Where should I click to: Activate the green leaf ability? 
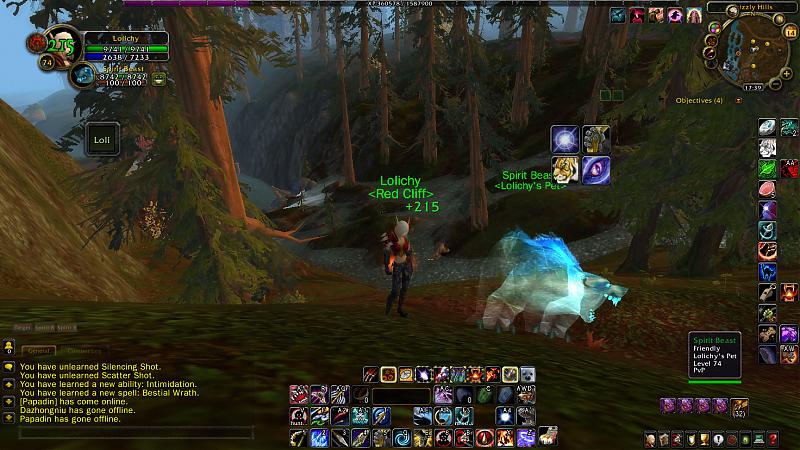coord(767,168)
